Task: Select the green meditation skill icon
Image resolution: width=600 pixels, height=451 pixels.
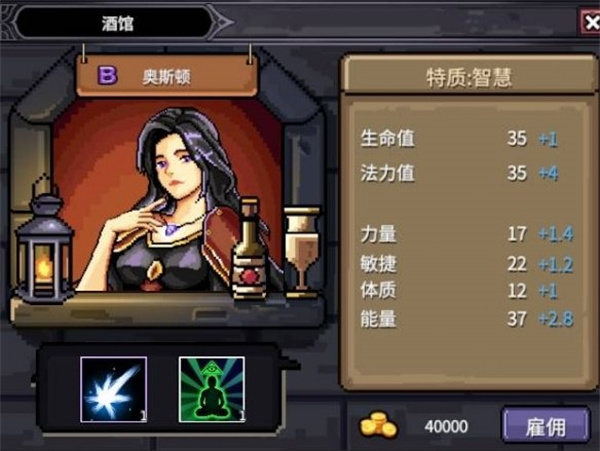Action: [211, 390]
